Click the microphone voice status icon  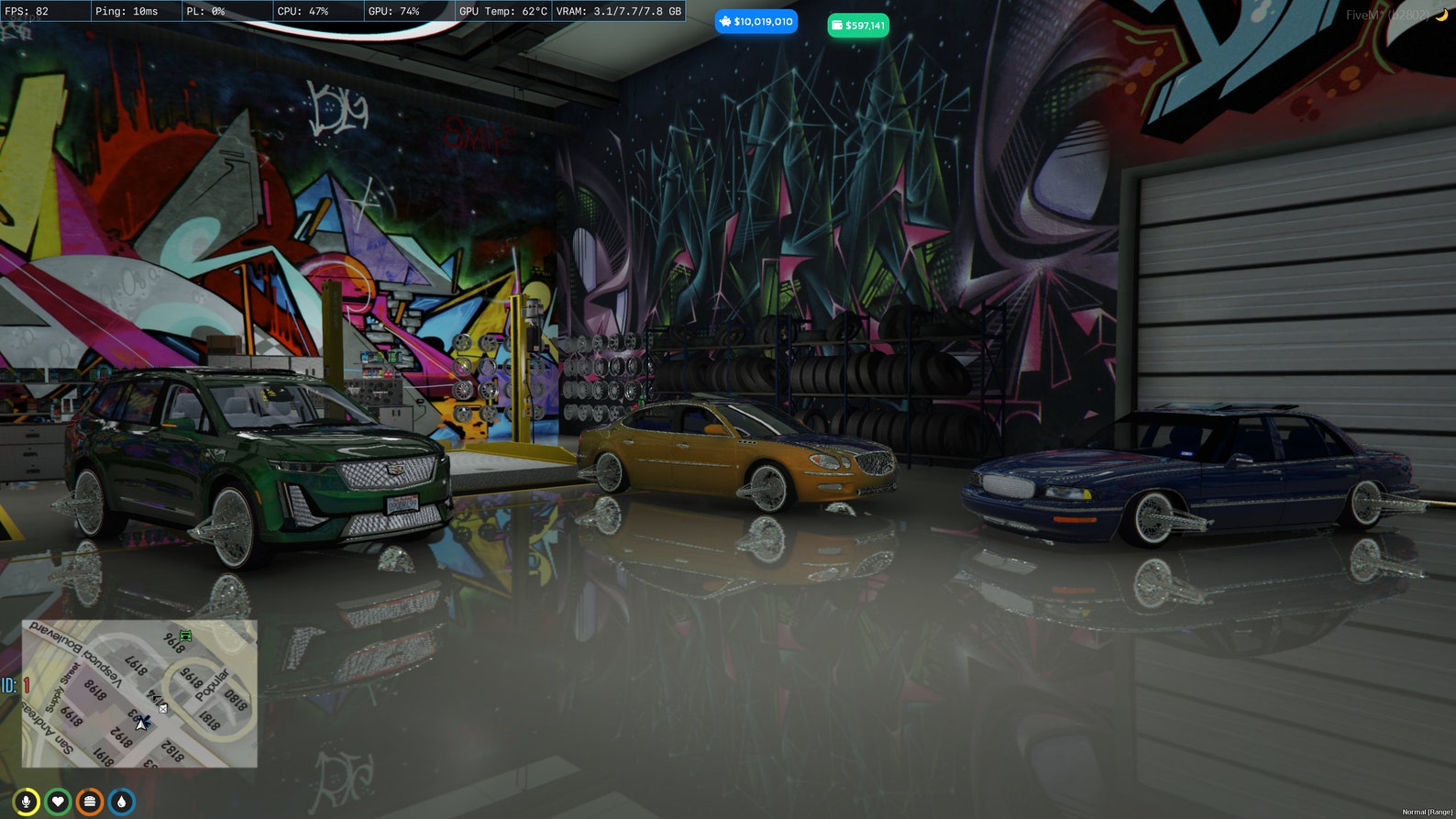26,800
